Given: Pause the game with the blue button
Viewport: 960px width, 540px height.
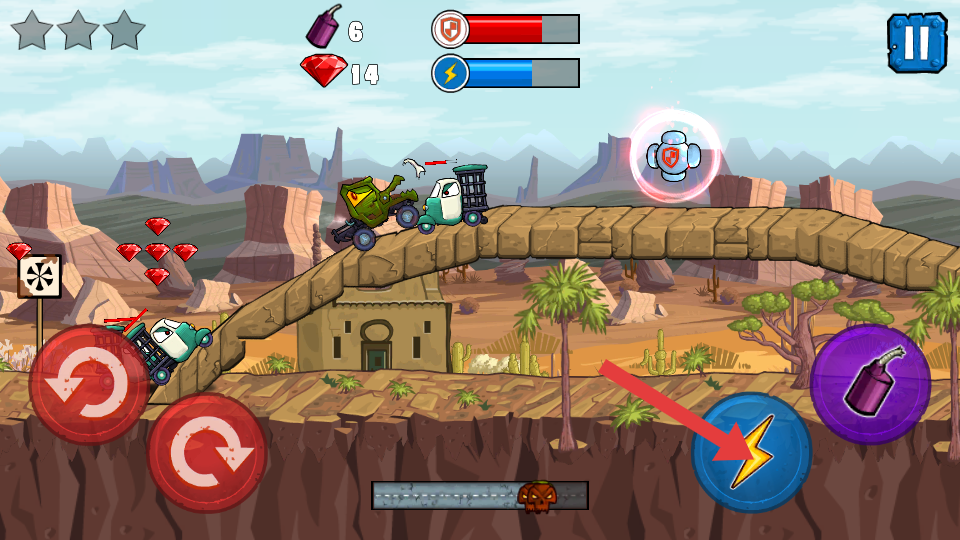Looking at the screenshot, I should (x=916, y=43).
